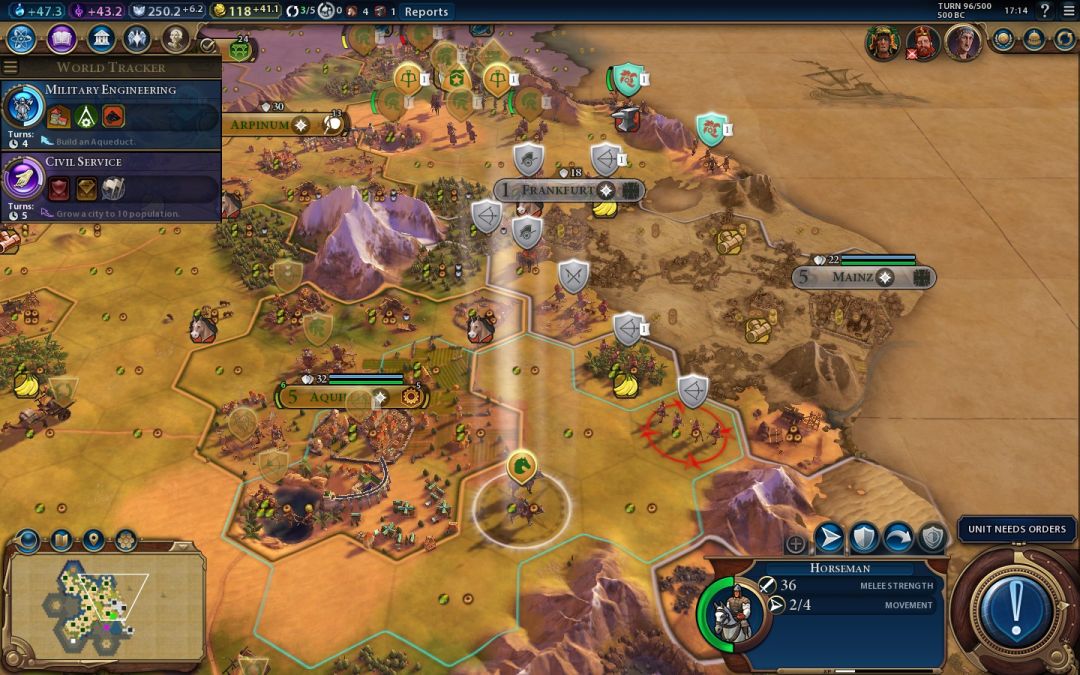
Task: Fortify the Horseman with the shield action
Action: (x=864, y=538)
